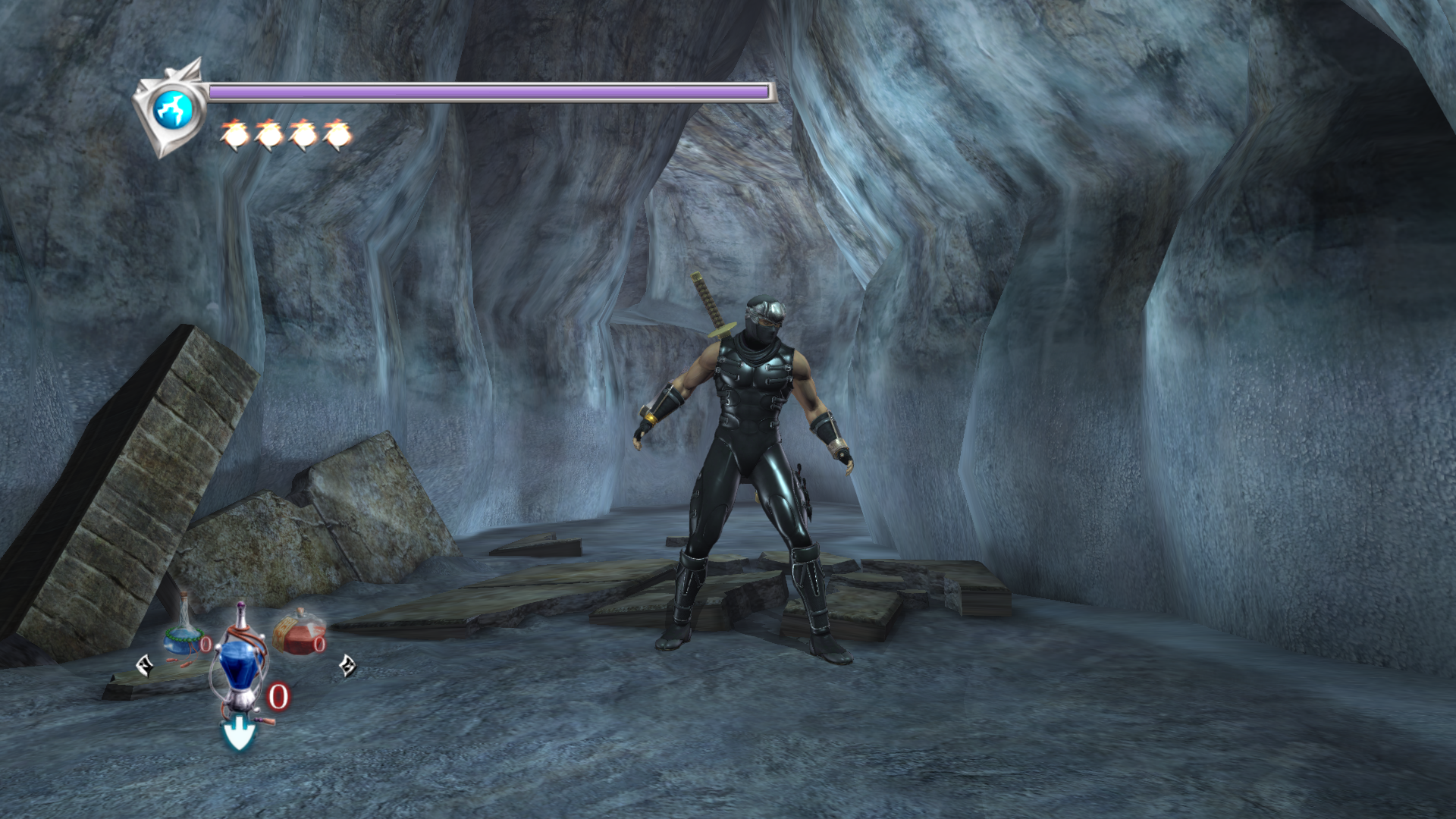Viewport: 1456px width, 819px height.
Task: Activate the blue lightning ninpo orb
Action: pyautogui.click(x=173, y=109)
